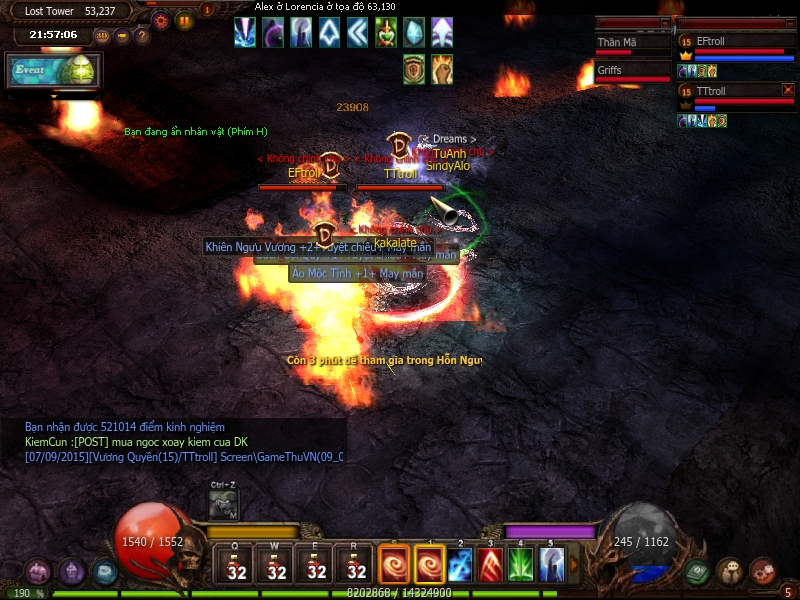Open the question mark help button

[x=142, y=36]
